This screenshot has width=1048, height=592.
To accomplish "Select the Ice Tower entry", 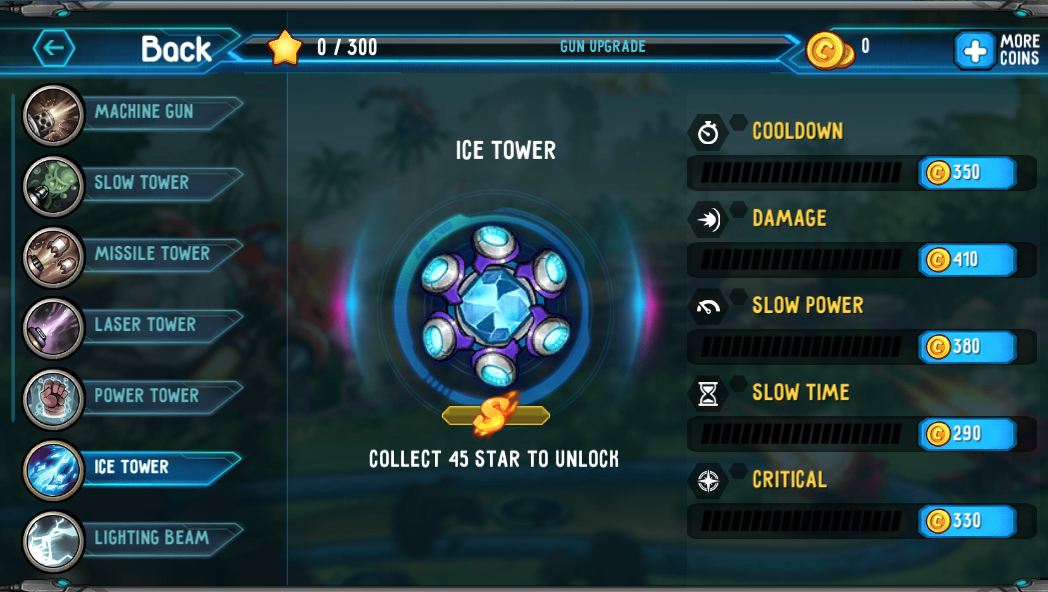I will click(131, 467).
